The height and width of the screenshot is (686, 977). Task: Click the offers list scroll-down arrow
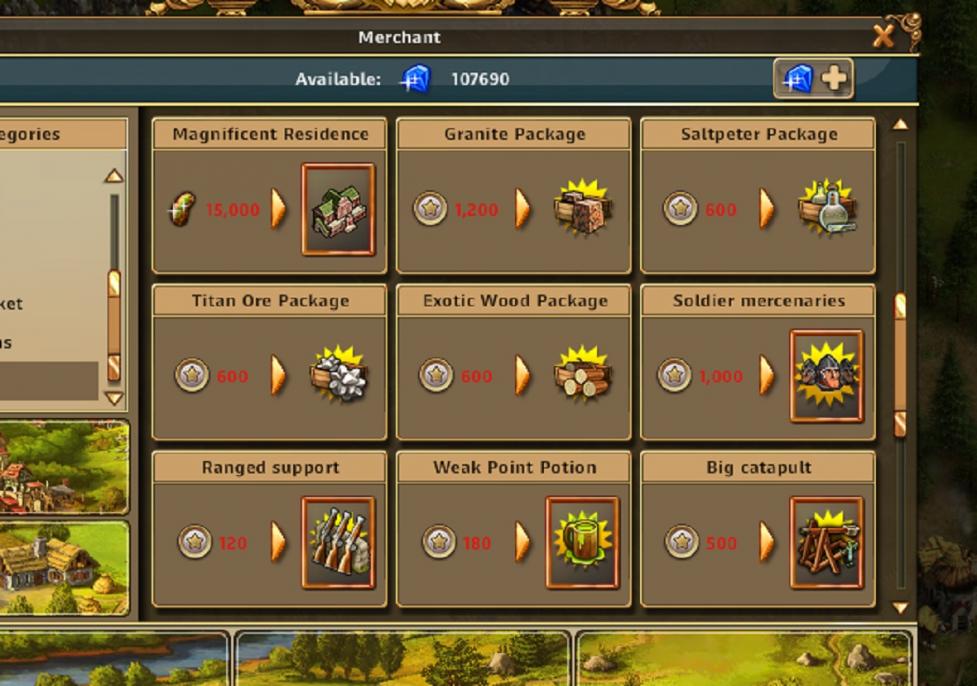click(900, 607)
